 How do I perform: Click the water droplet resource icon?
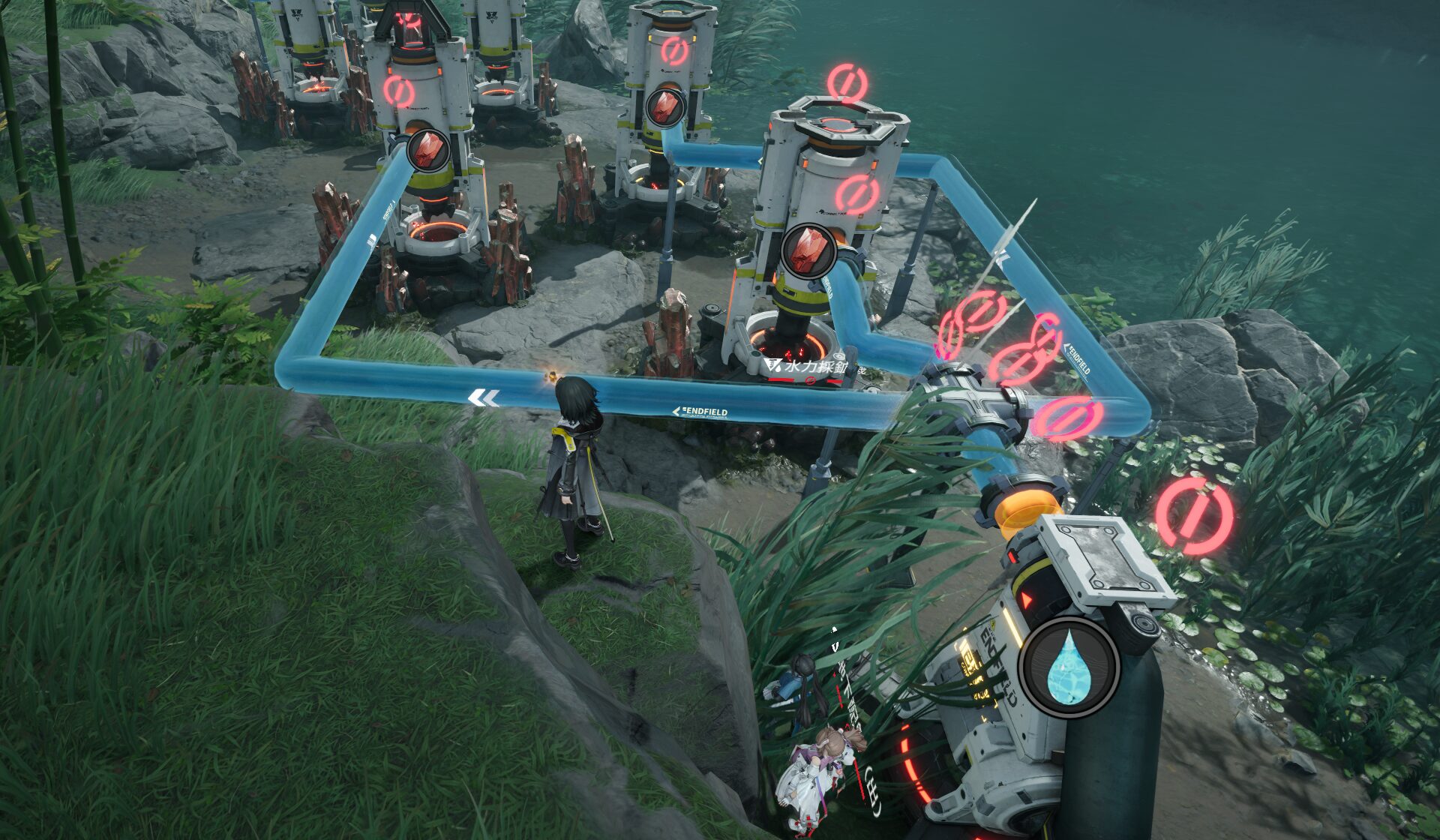1070,667
